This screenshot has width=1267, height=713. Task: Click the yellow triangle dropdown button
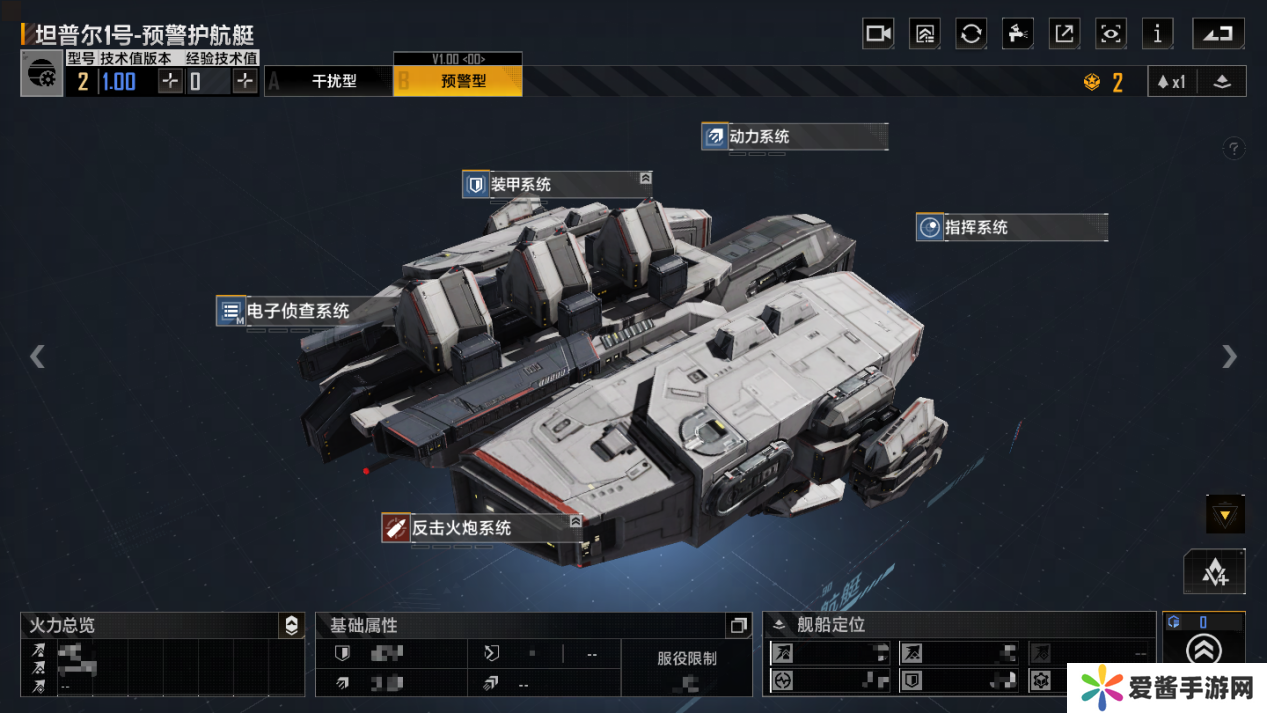(x=1225, y=514)
